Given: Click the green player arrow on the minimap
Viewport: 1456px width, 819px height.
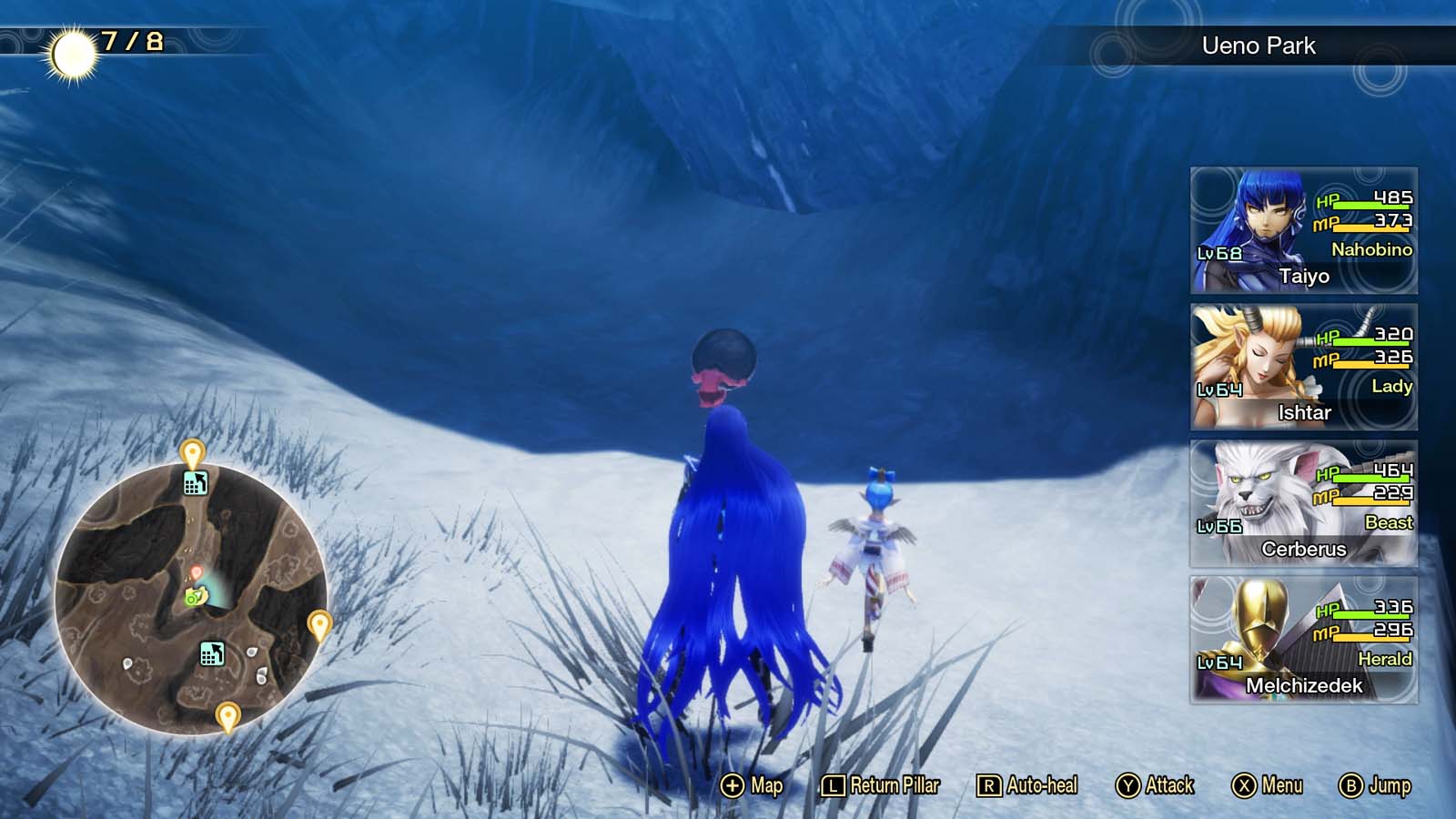Looking at the screenshot, I should point(195,597).
